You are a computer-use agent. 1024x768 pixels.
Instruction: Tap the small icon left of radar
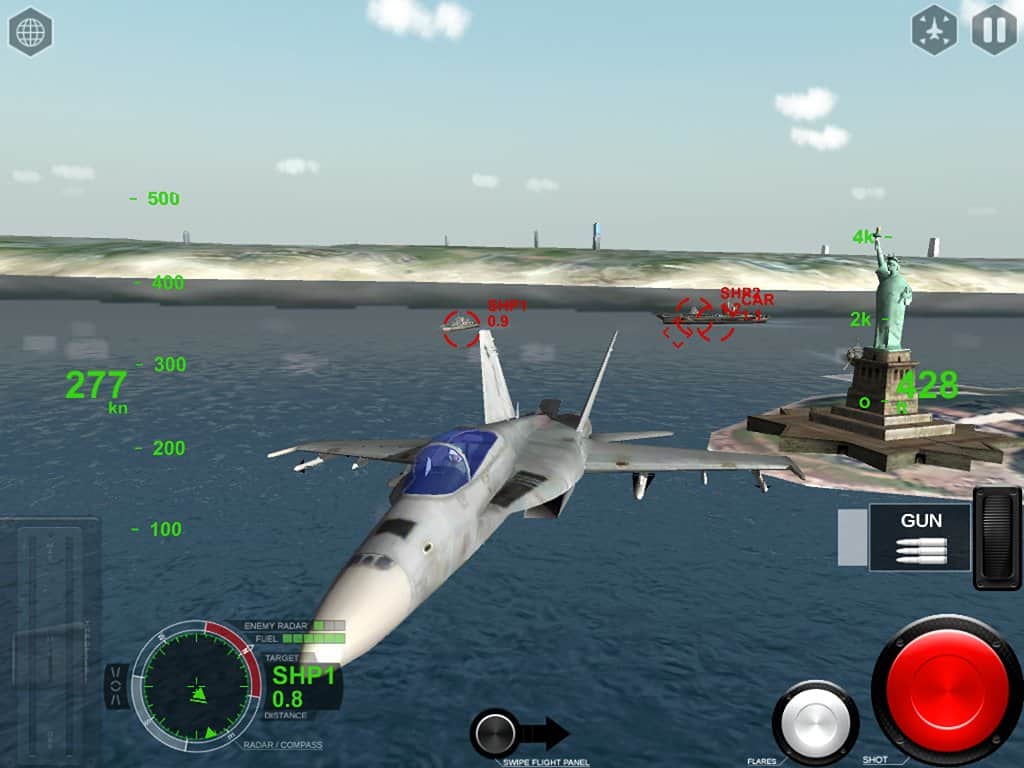click(x=116, y=687)
